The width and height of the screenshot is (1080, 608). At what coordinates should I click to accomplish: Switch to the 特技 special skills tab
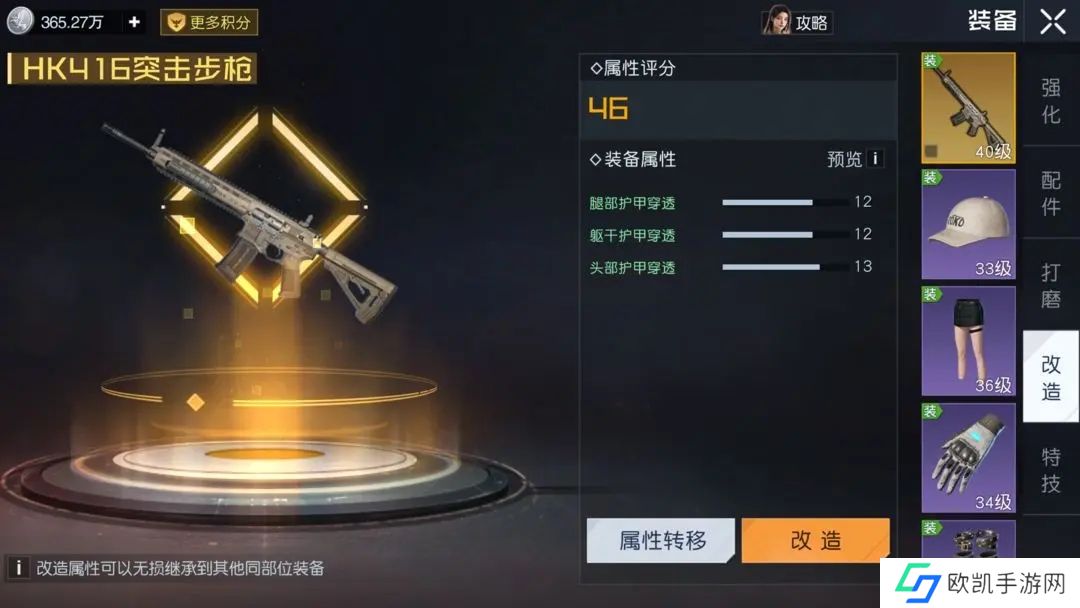(1051, 470)
